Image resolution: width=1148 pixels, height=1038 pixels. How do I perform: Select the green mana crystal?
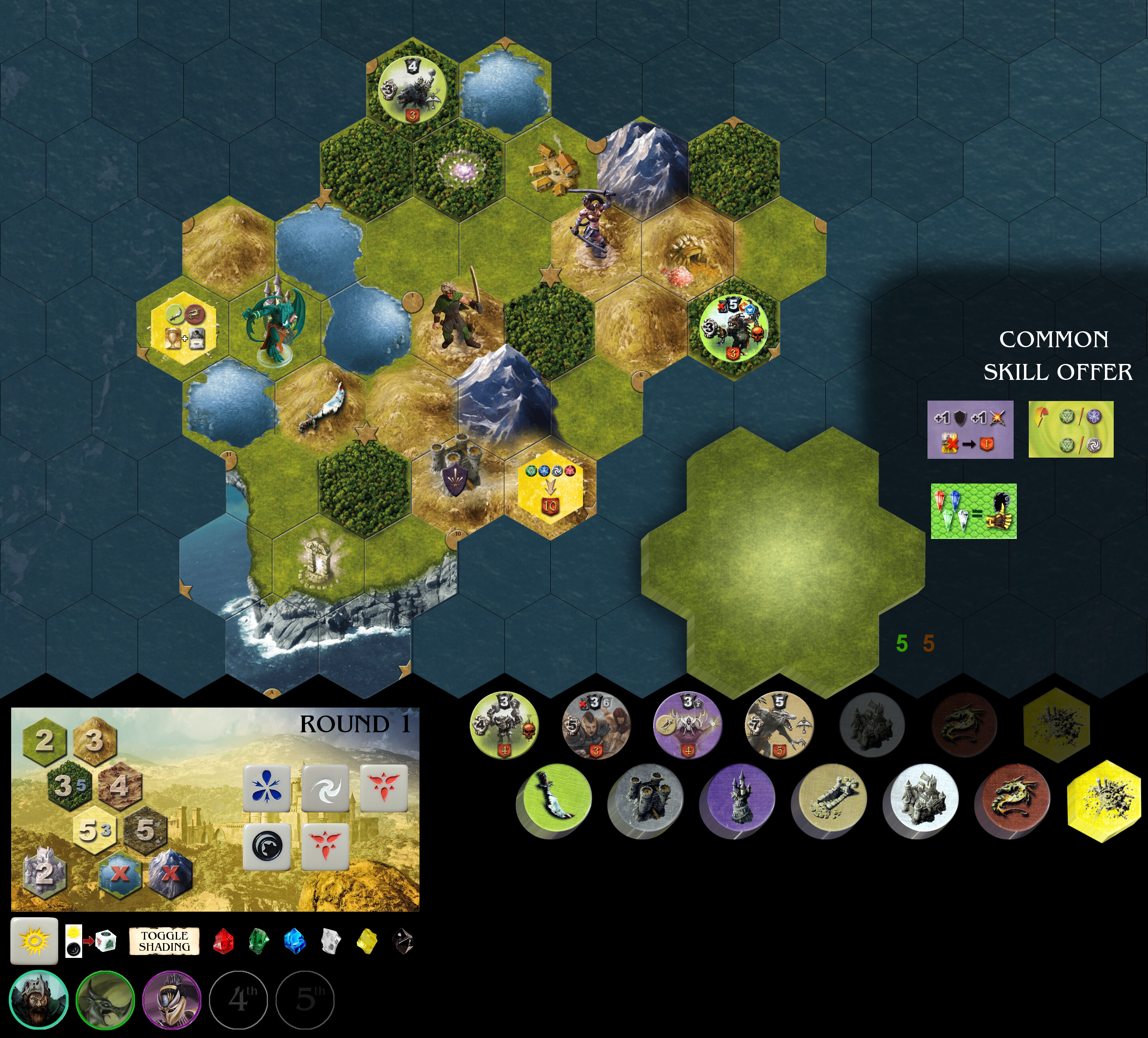pyautogui.click(x=259, y=941)
